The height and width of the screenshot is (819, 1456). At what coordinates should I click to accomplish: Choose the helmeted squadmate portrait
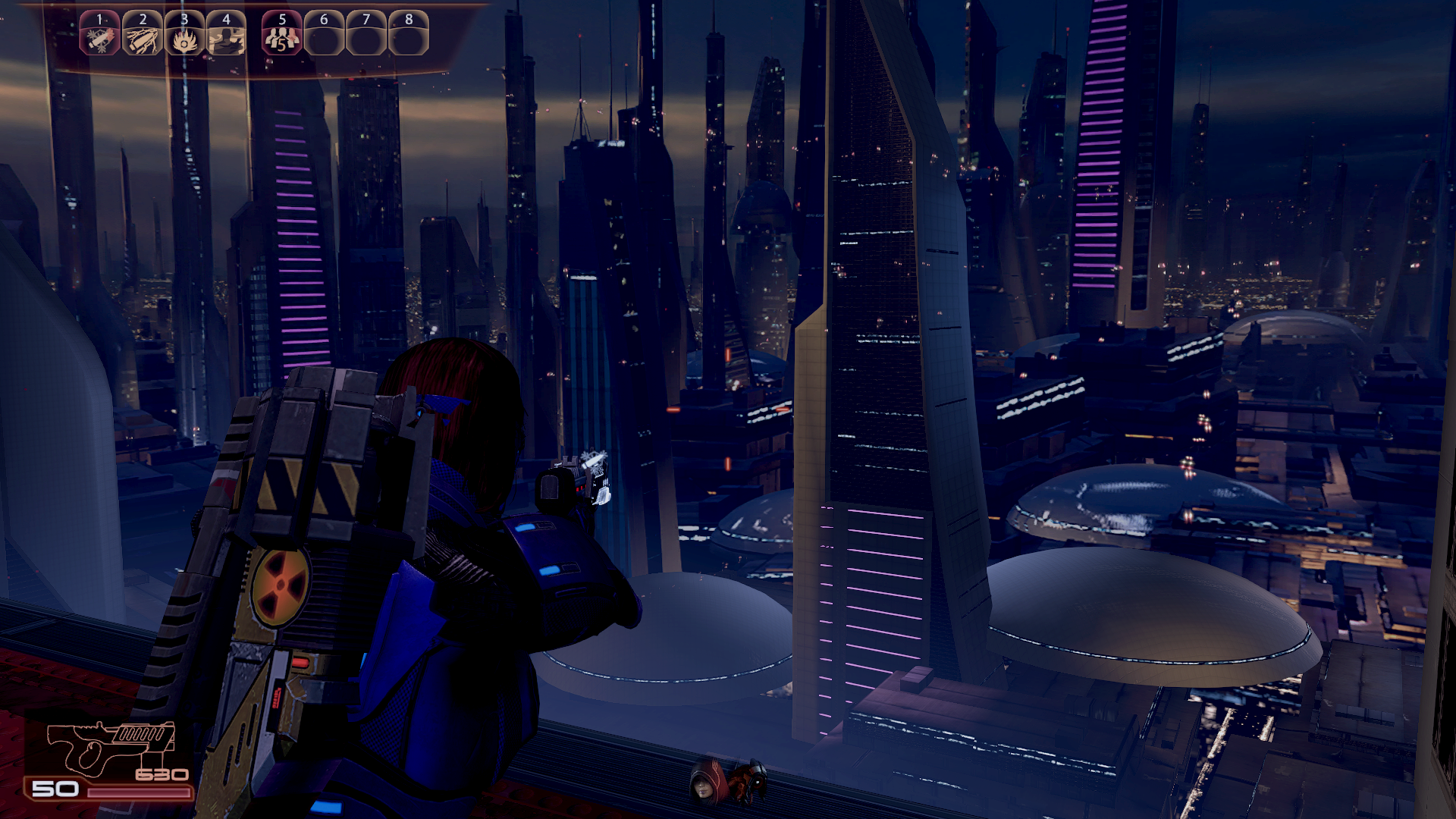click(x=752, y=780)
